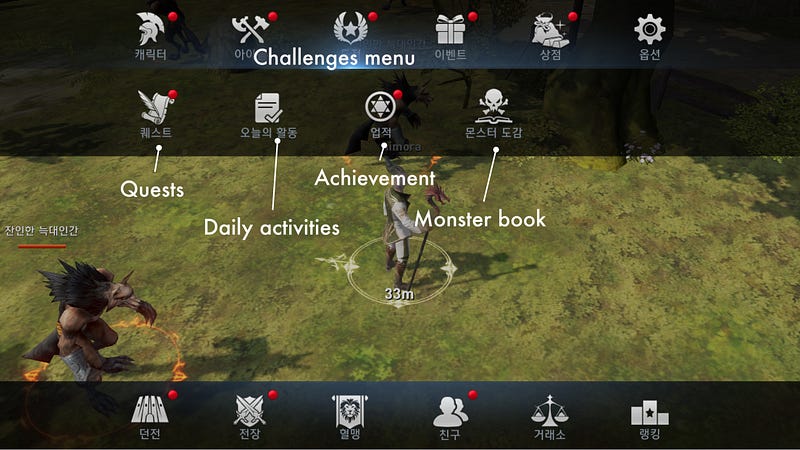
Task: Open the Options gear icon
Action: (x=650, y=31)
